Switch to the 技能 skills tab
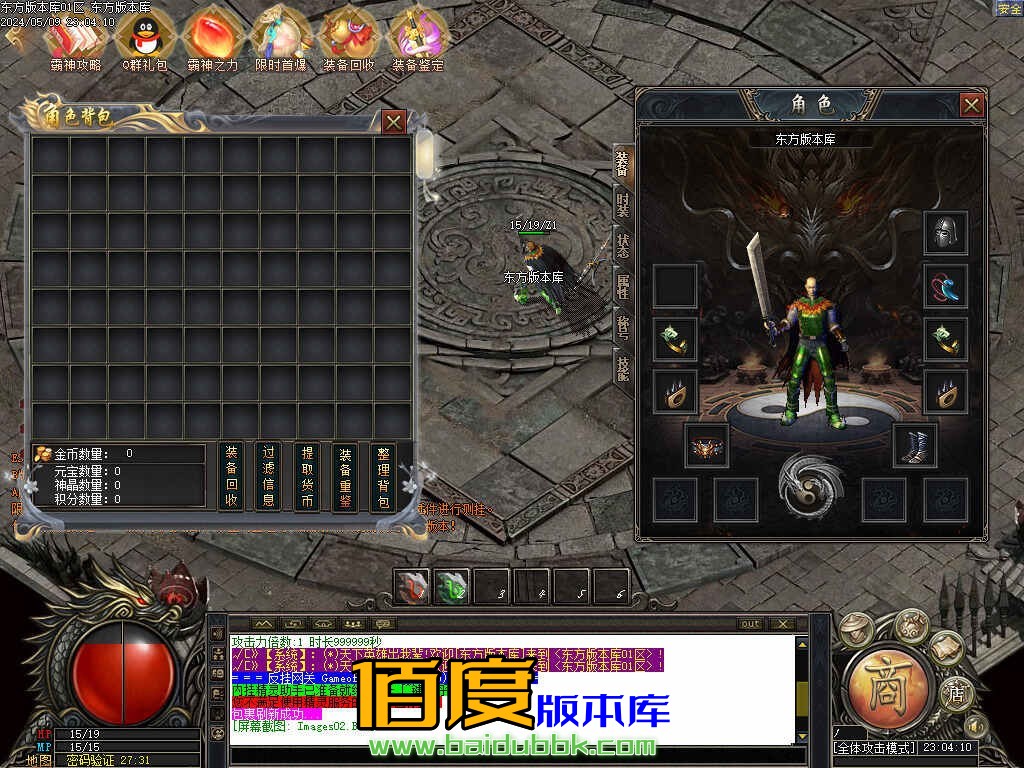The height and width of the screenshot is (768, 1024). (622, 369)
